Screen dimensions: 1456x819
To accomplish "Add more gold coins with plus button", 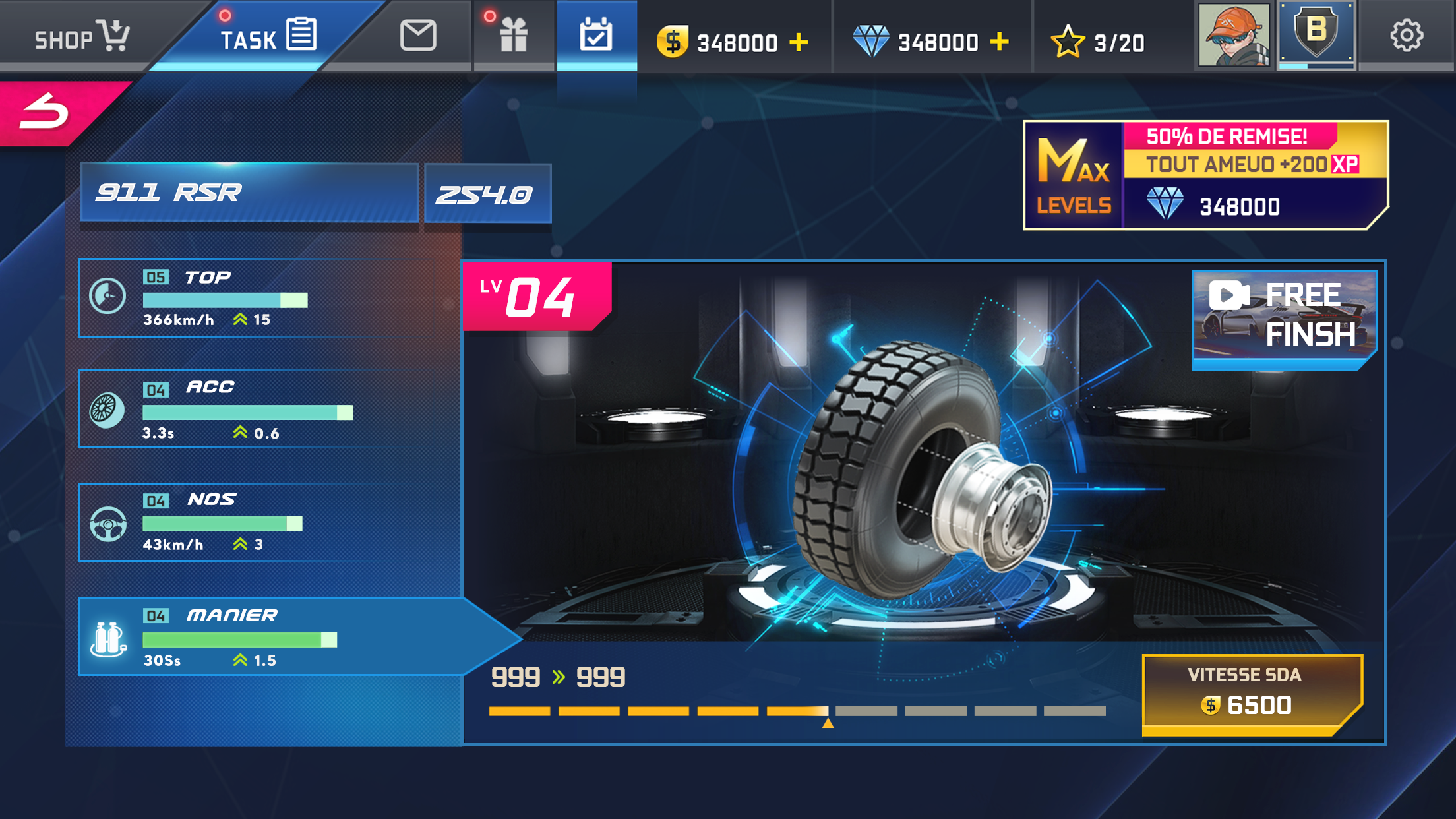I will (799, 43).
